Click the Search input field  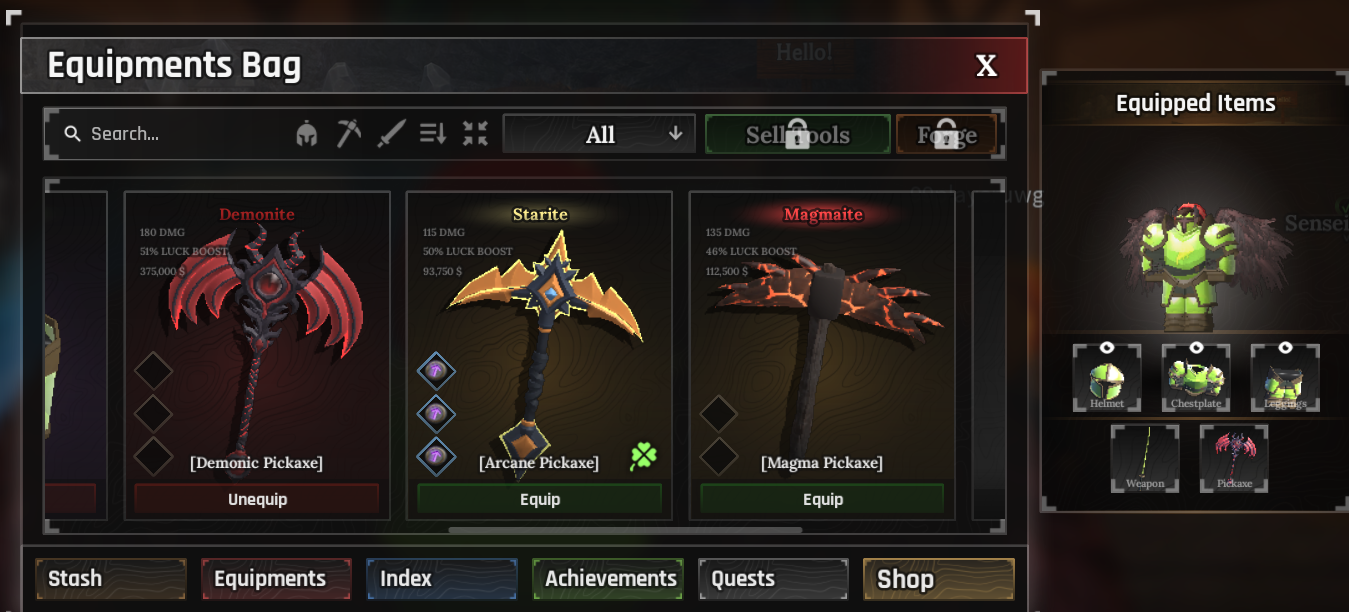(x=170, y=134)
